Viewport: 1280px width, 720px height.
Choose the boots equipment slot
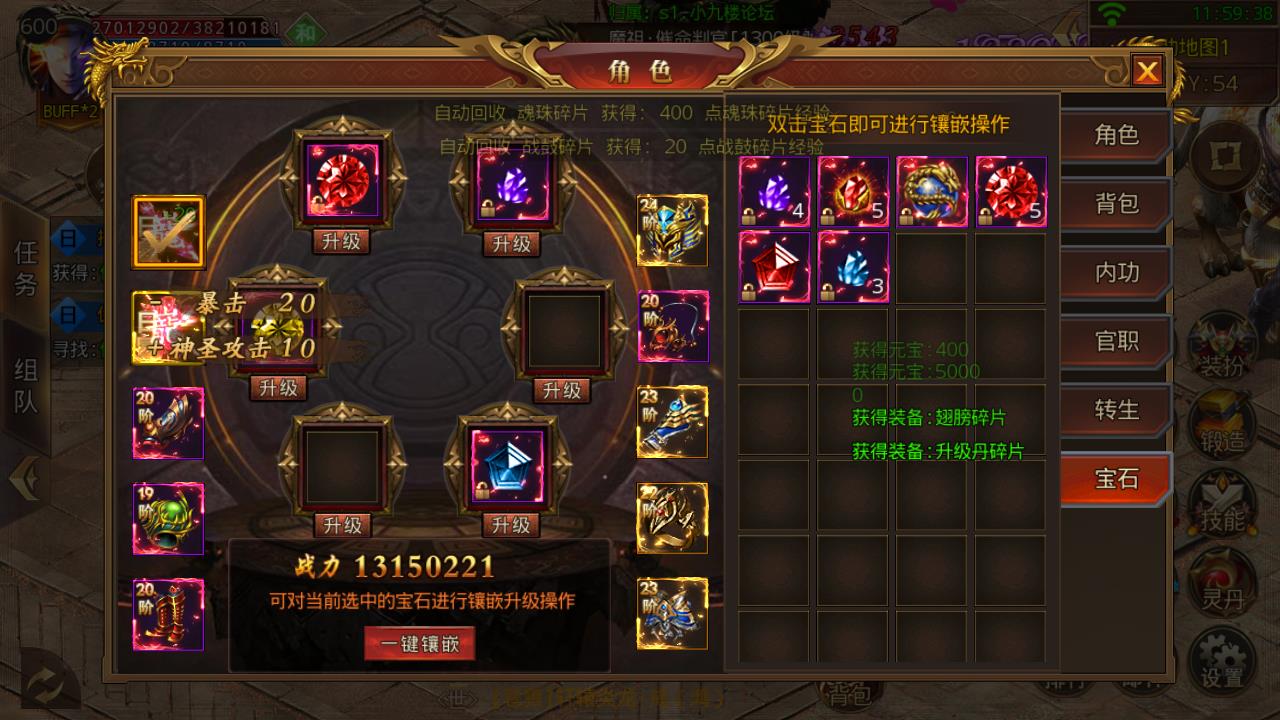[168, 614]
